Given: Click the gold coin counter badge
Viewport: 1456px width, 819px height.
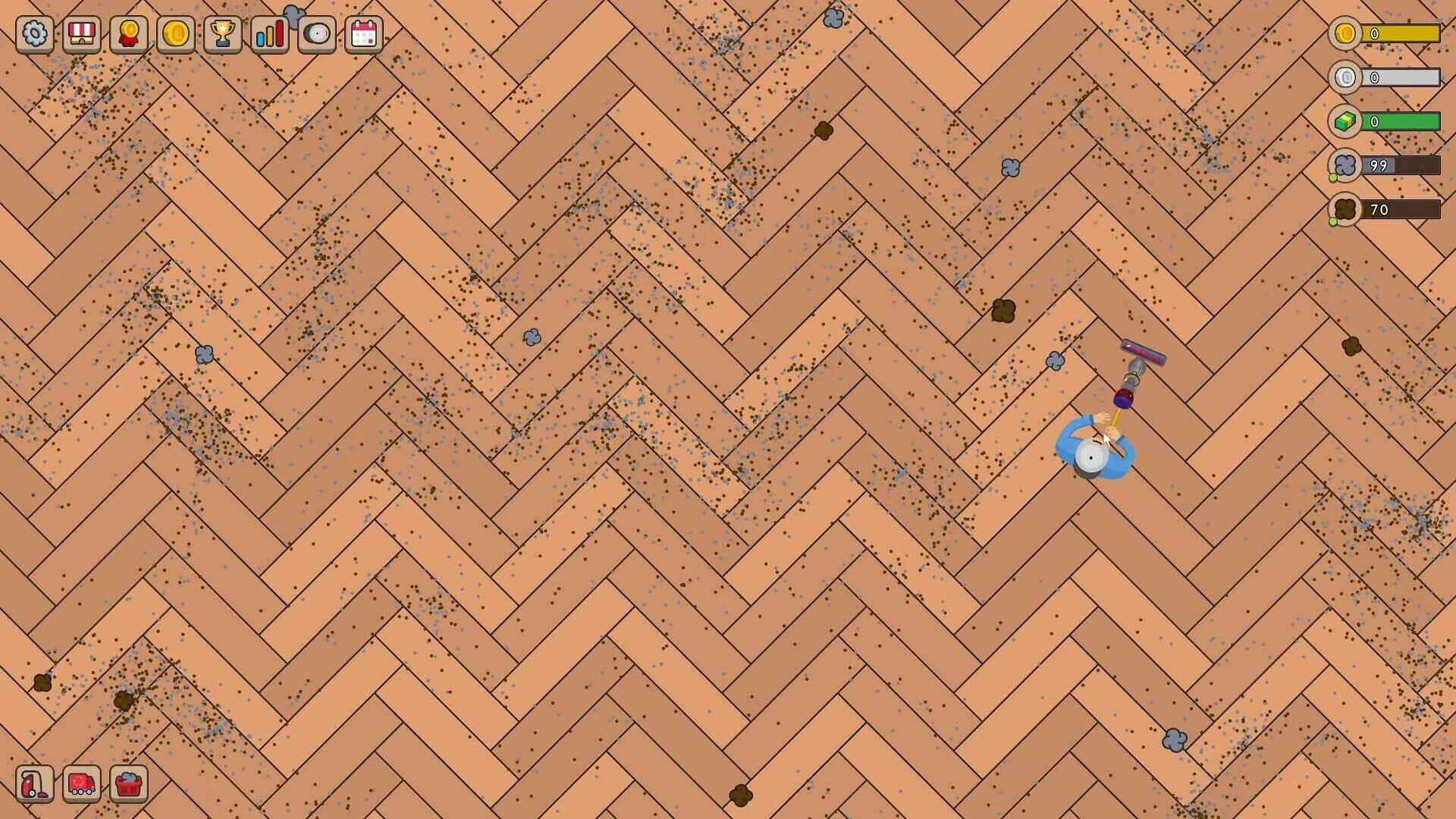Looking at the screenshot, I should [1343, 34].
